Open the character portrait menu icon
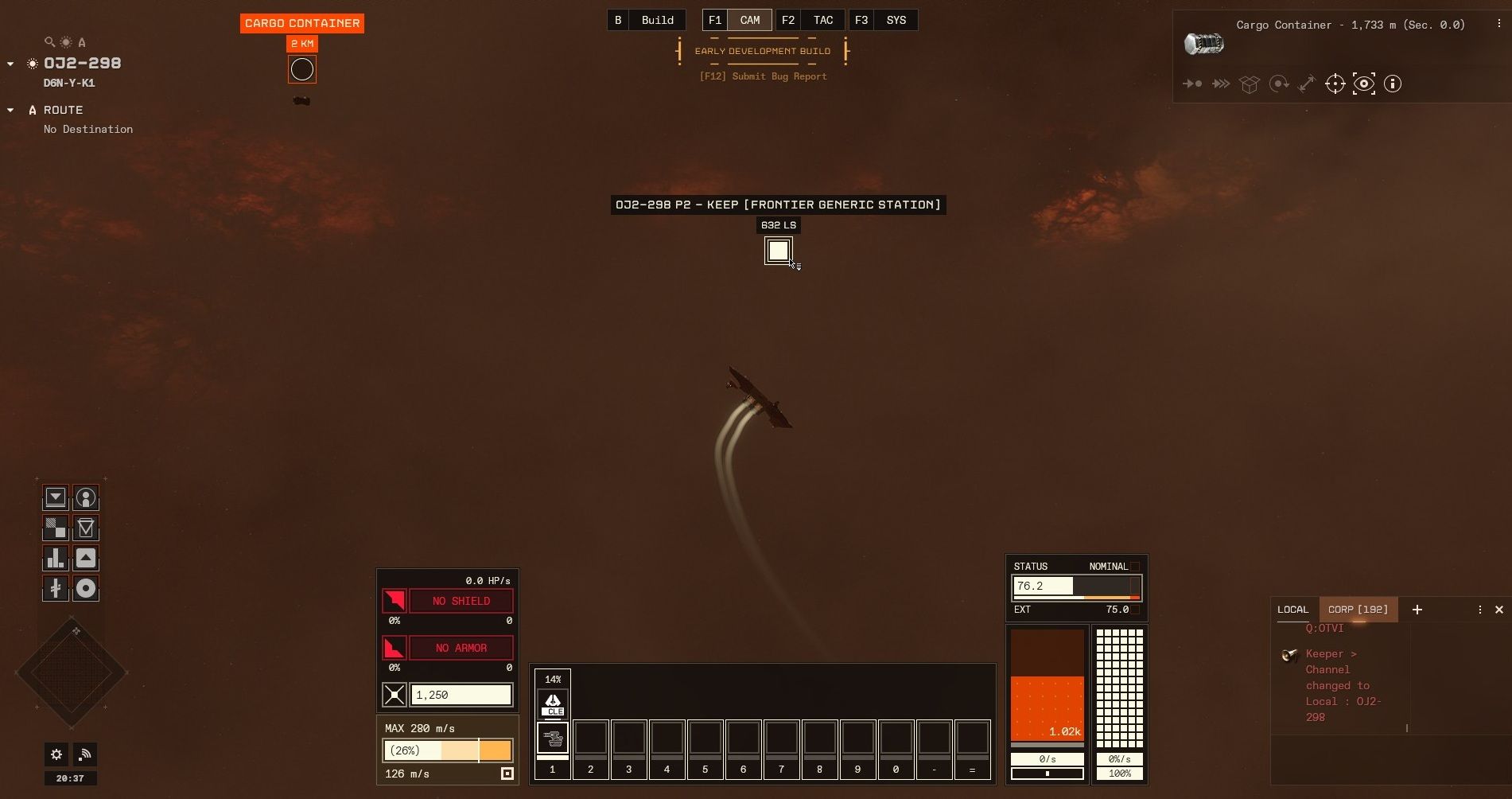This screenshot has height=799, width=1512. point(86,498)
